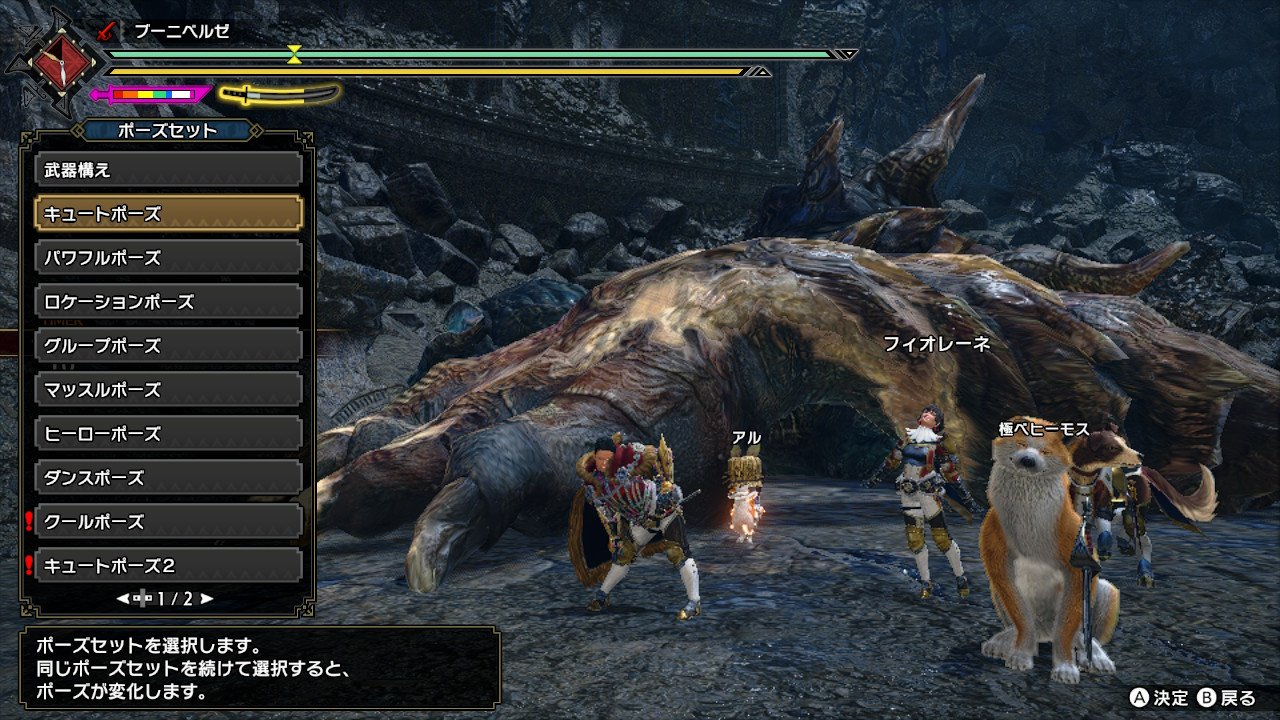Image resolution: width=1280 pixels, height=720 pixels.
Task: Pick the ヒーローポーズ entry
Action: [x=168, y=434]
